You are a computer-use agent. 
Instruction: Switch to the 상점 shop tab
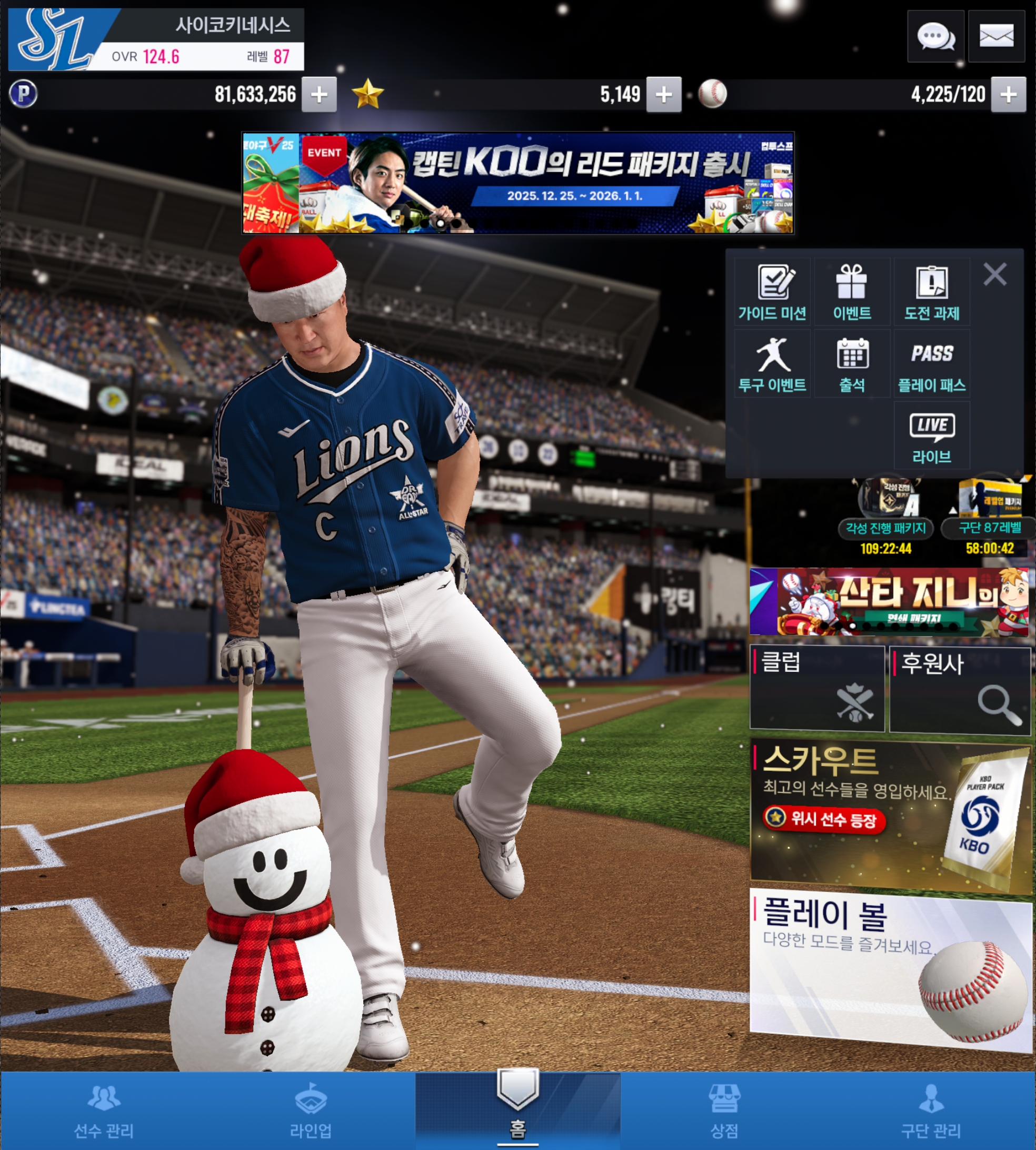[x=724, y=1111]
